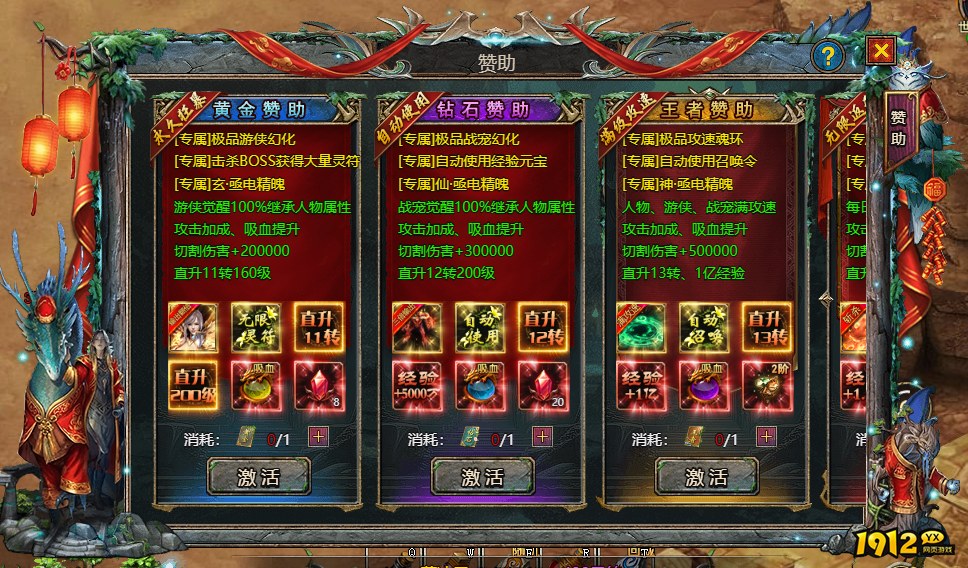Inspect the green soul ring reward icon

[x=641, y=327]
